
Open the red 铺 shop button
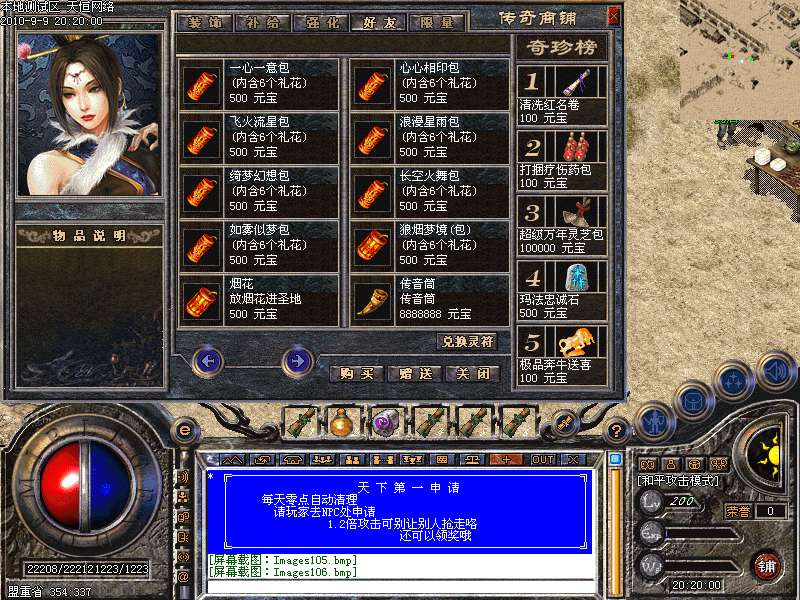coord(767,565)
